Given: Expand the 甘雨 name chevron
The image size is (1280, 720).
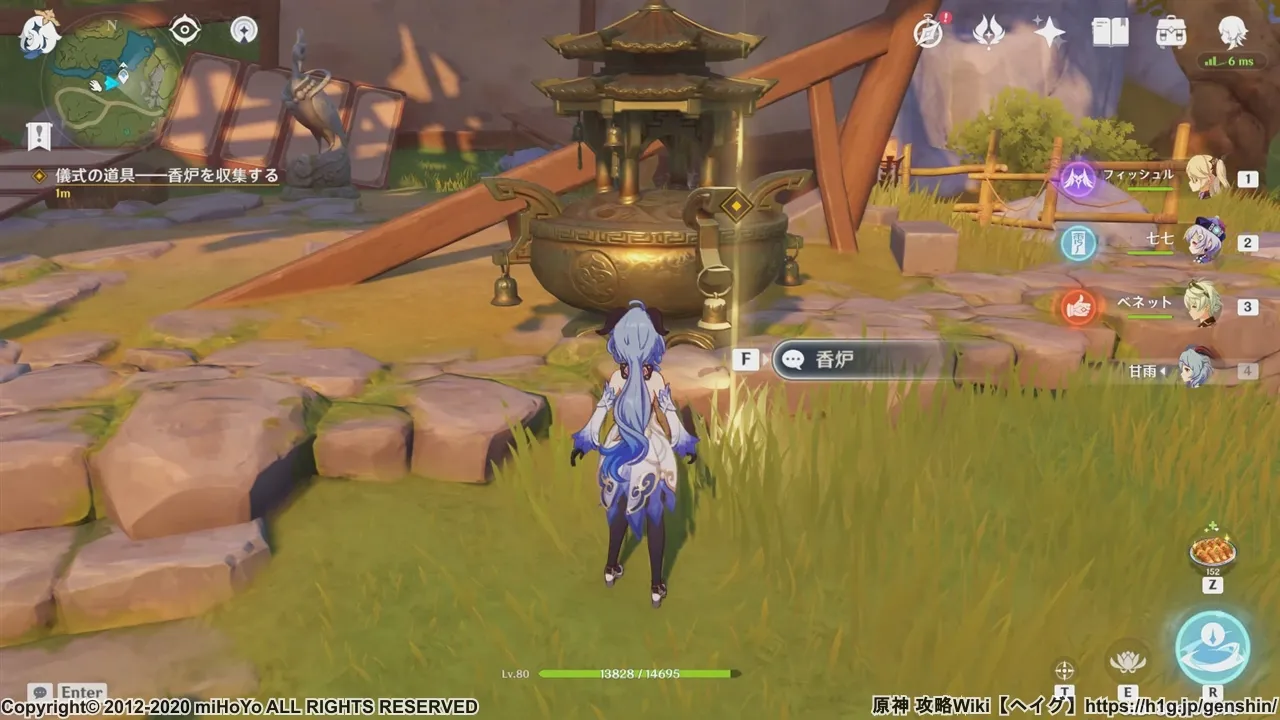Looking at the screenshot, I should tap(1162, 370).
